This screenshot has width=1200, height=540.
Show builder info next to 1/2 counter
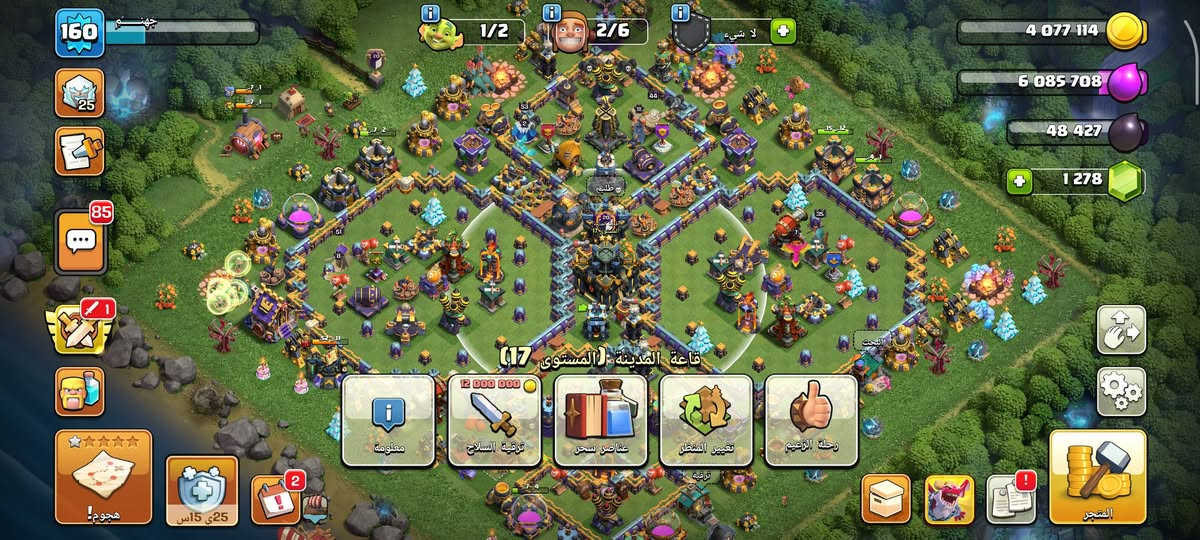pyautogui.click(x=431, y=13)
